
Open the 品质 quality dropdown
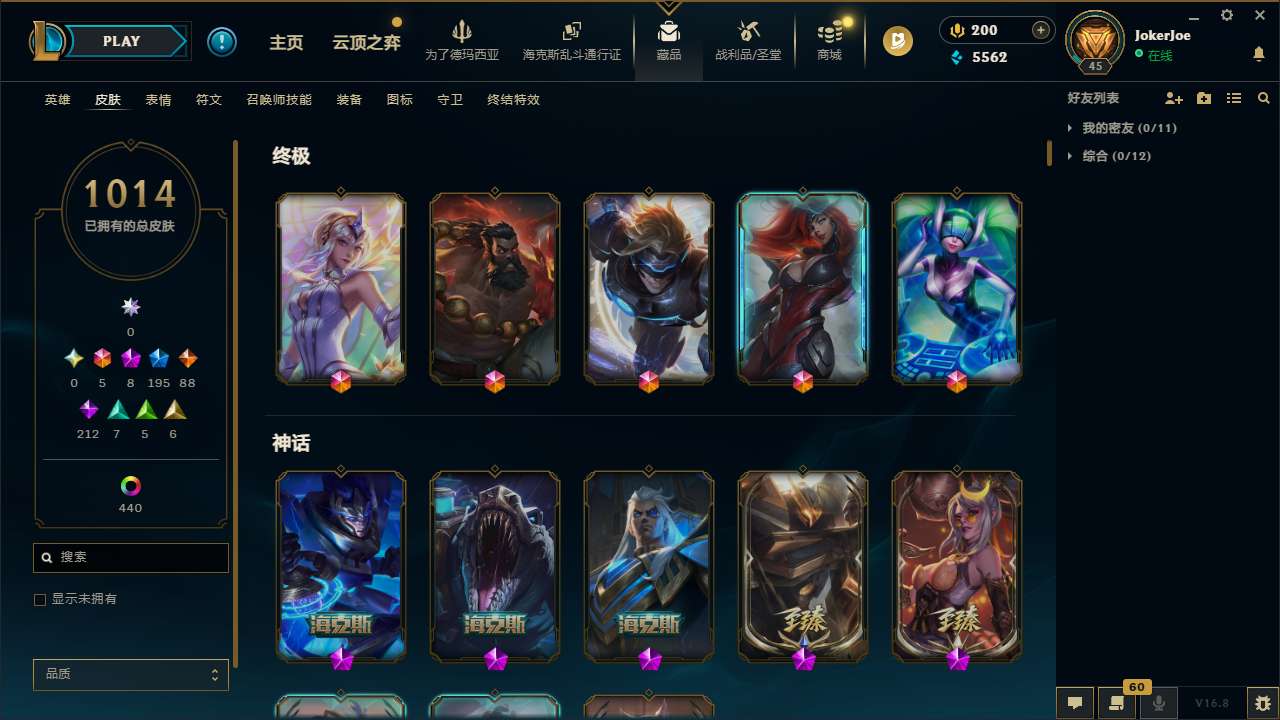point(130,674)
